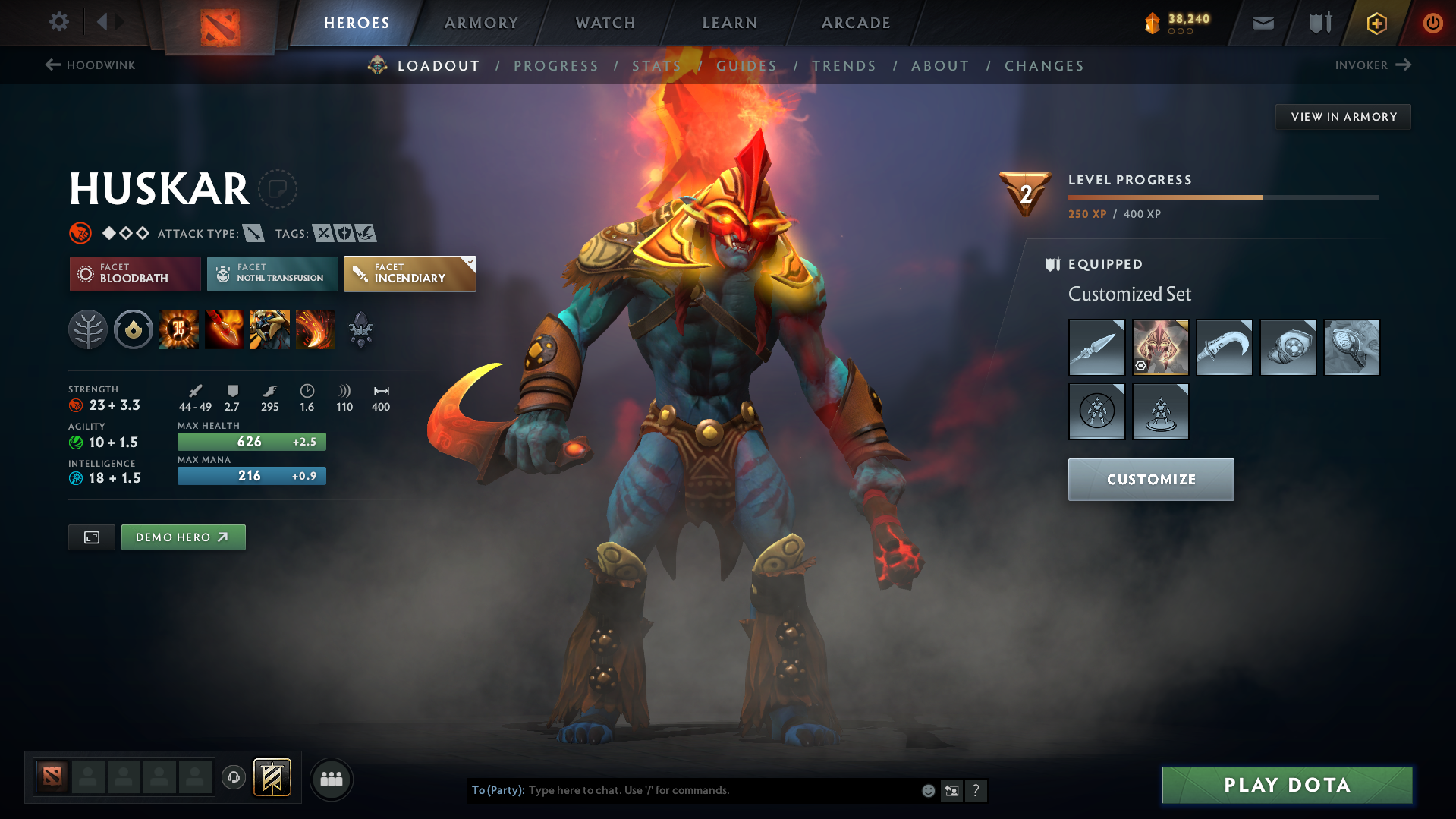Advance to Invoker hero page
Image resolution: width=1456 pixels, height=819 pixels.
(x=1373, y=65)
